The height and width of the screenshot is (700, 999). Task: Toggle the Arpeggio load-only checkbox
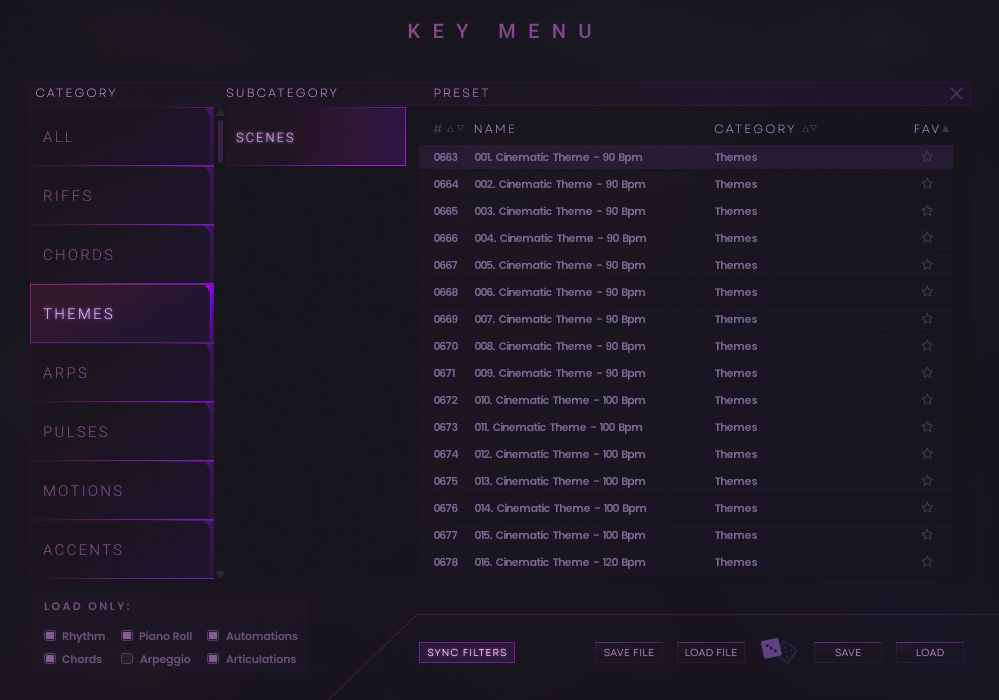[x=127, y=659]
